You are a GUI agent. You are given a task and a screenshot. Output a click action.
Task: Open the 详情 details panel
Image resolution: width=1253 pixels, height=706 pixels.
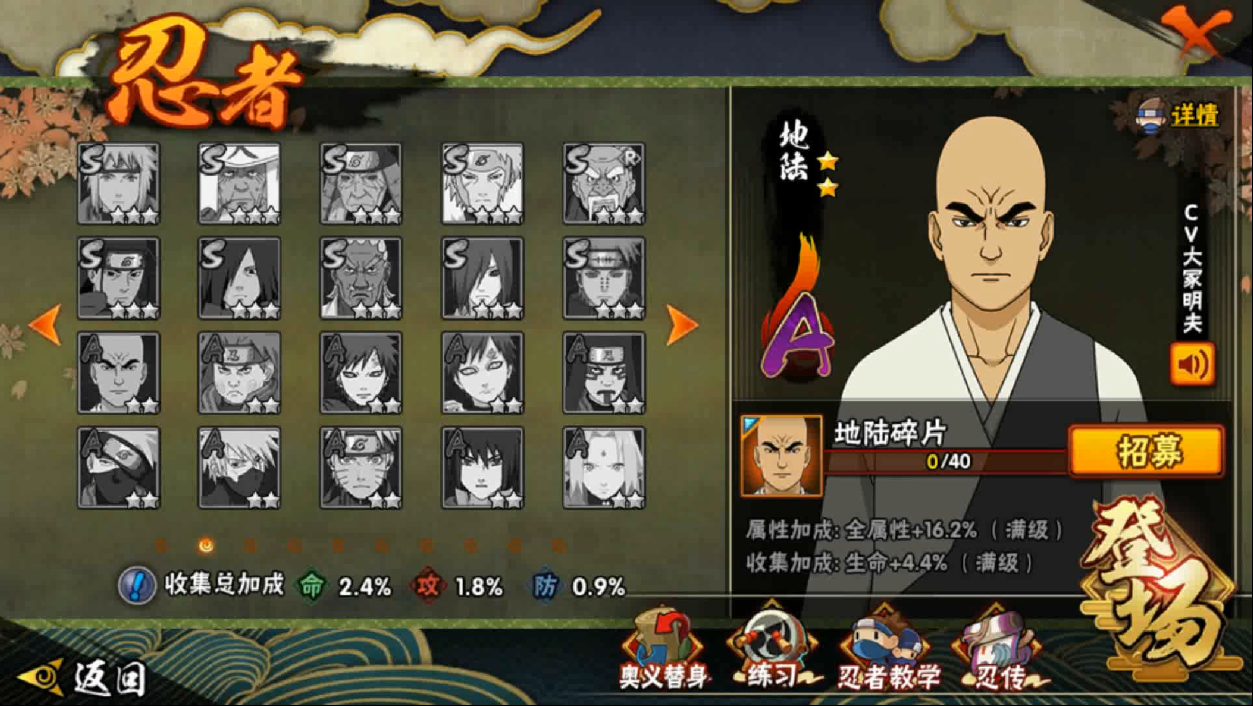point(1180,115)
